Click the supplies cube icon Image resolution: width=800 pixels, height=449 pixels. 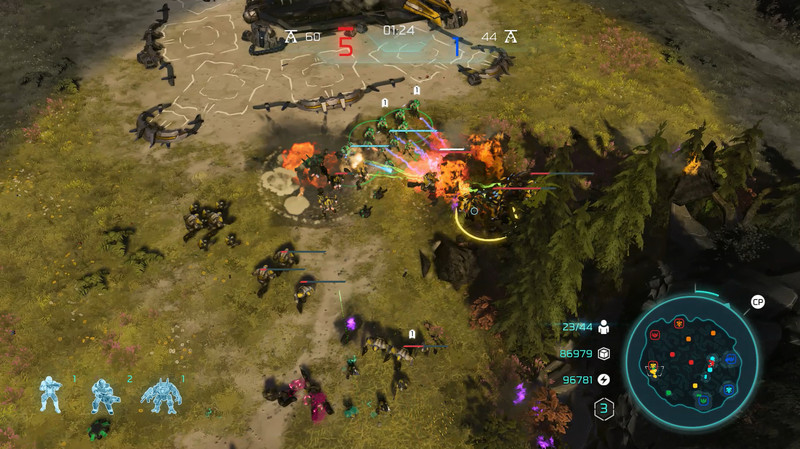coord(603,353)
